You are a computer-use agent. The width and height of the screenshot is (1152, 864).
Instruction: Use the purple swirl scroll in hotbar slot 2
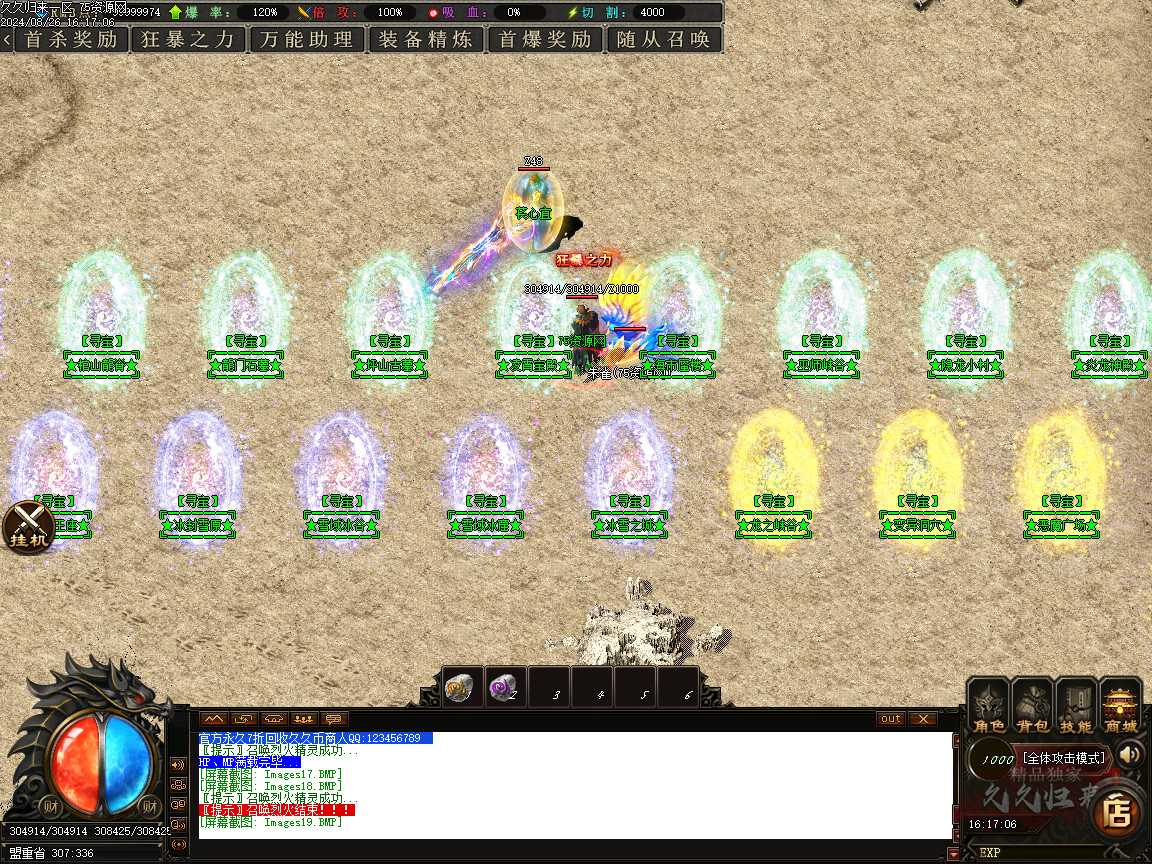(503, 687)
